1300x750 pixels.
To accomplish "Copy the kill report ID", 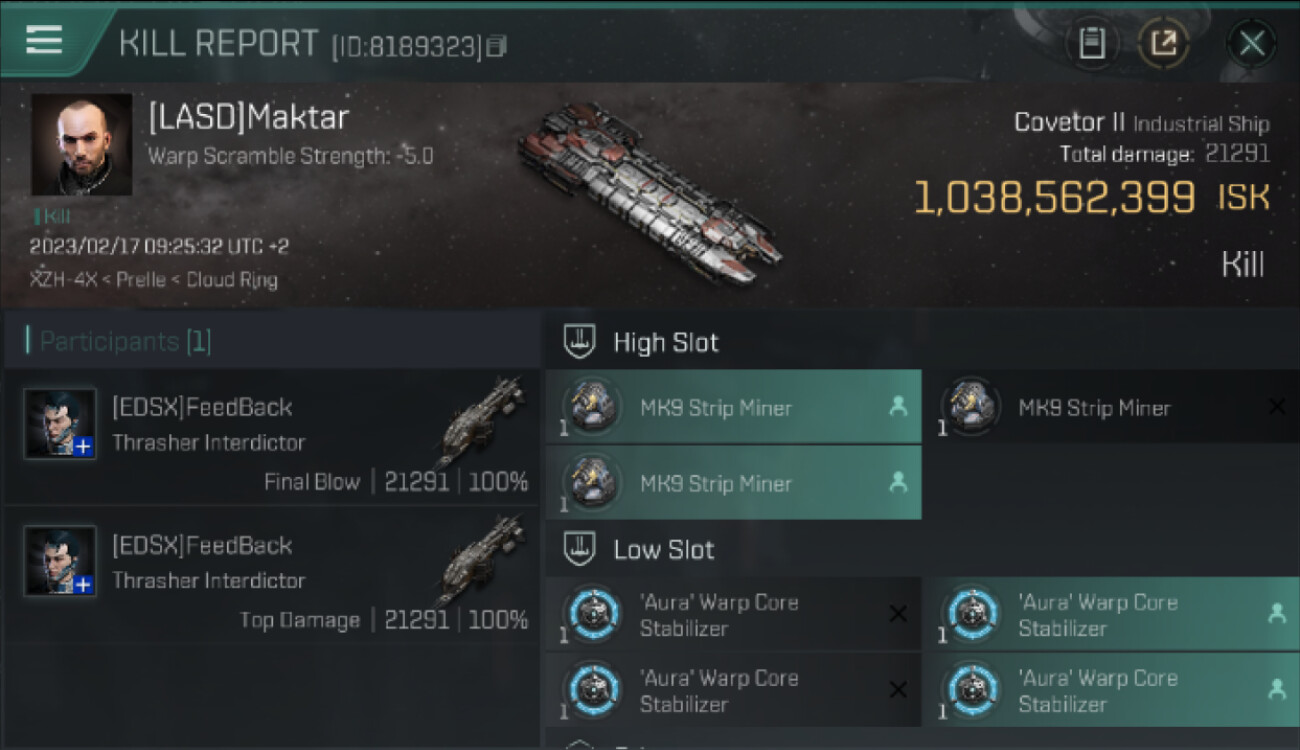I will pyautogui.click(x=497, y=46).
